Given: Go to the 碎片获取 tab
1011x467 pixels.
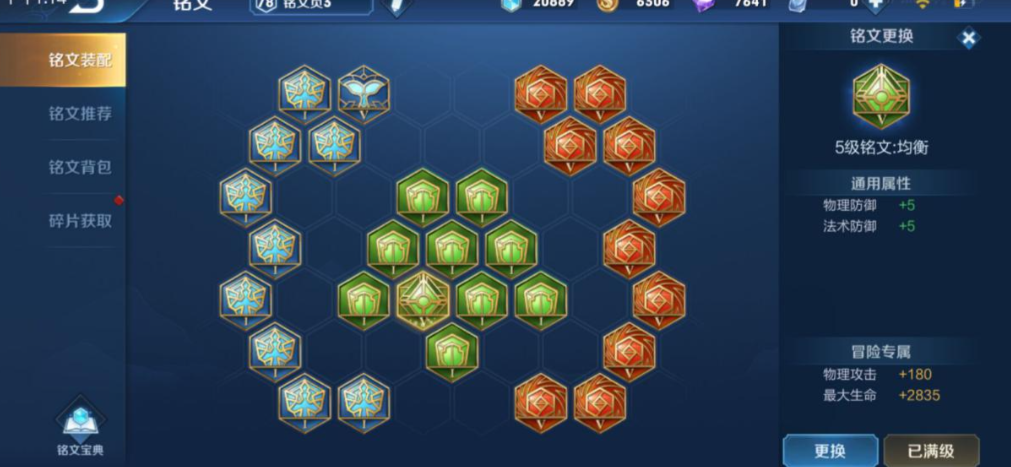Looking at the screenshot, I should click(x=79, y=220).
